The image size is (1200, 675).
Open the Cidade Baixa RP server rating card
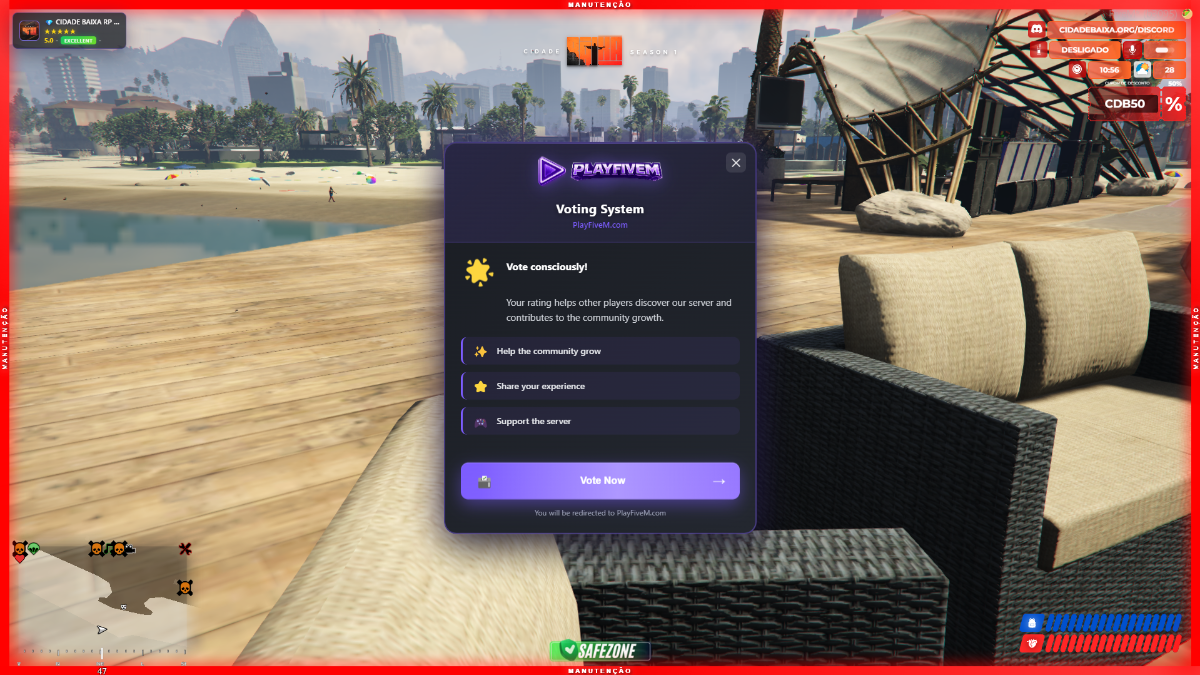(69, 30)
